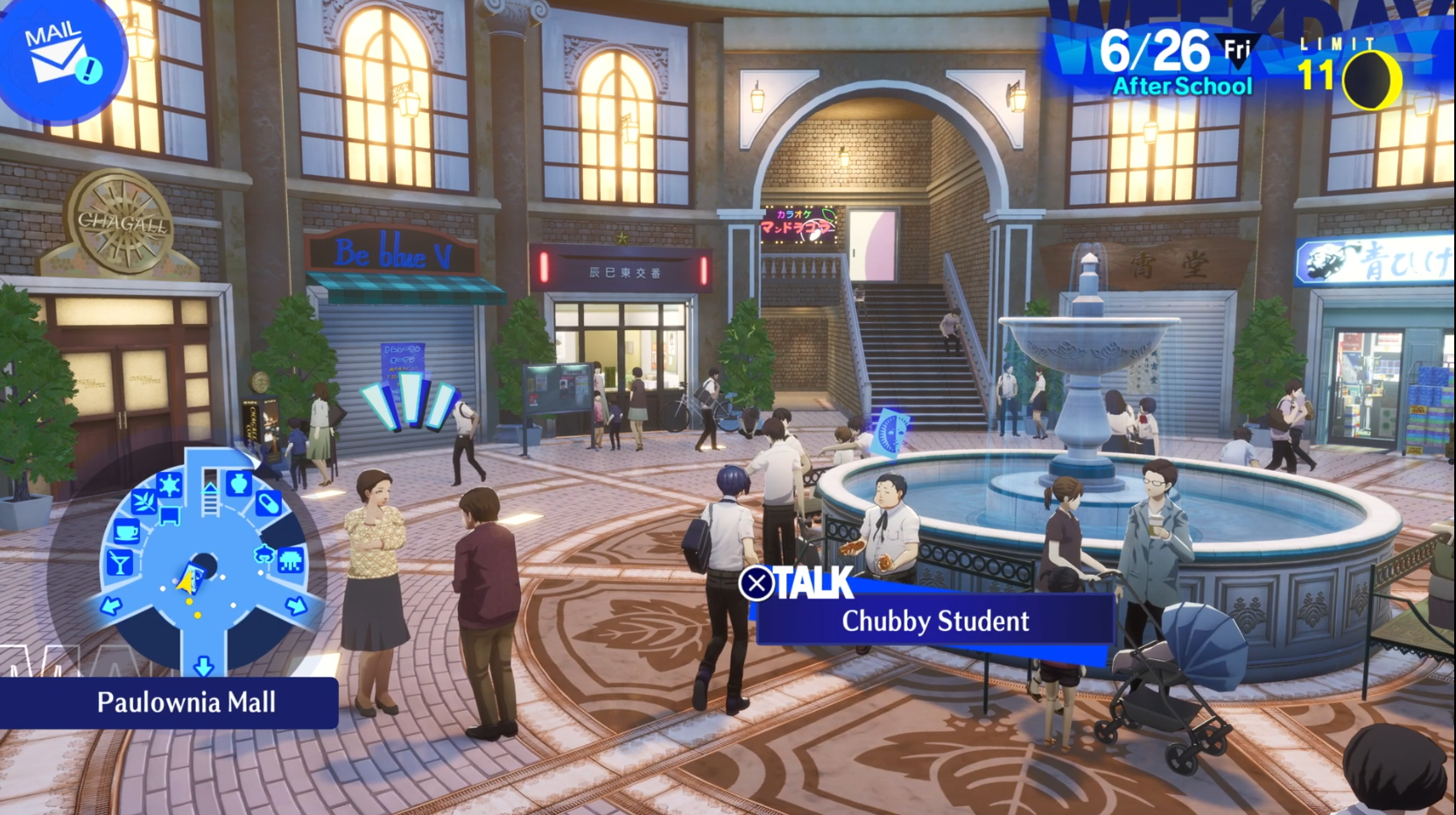The height and width of the screenshot is (815, 1456).
Task: Select the antique vase shop icon on the minimap
Action: [x=239, y=482]
